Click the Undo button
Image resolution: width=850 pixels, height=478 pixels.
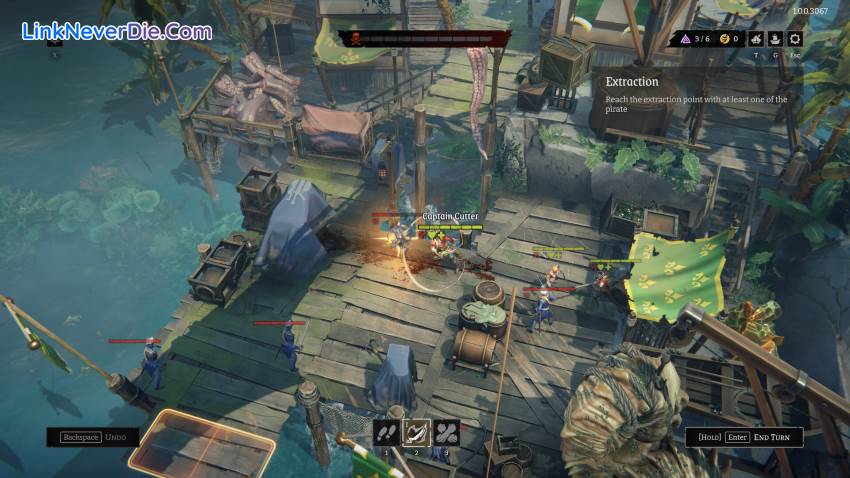(92, 437)
